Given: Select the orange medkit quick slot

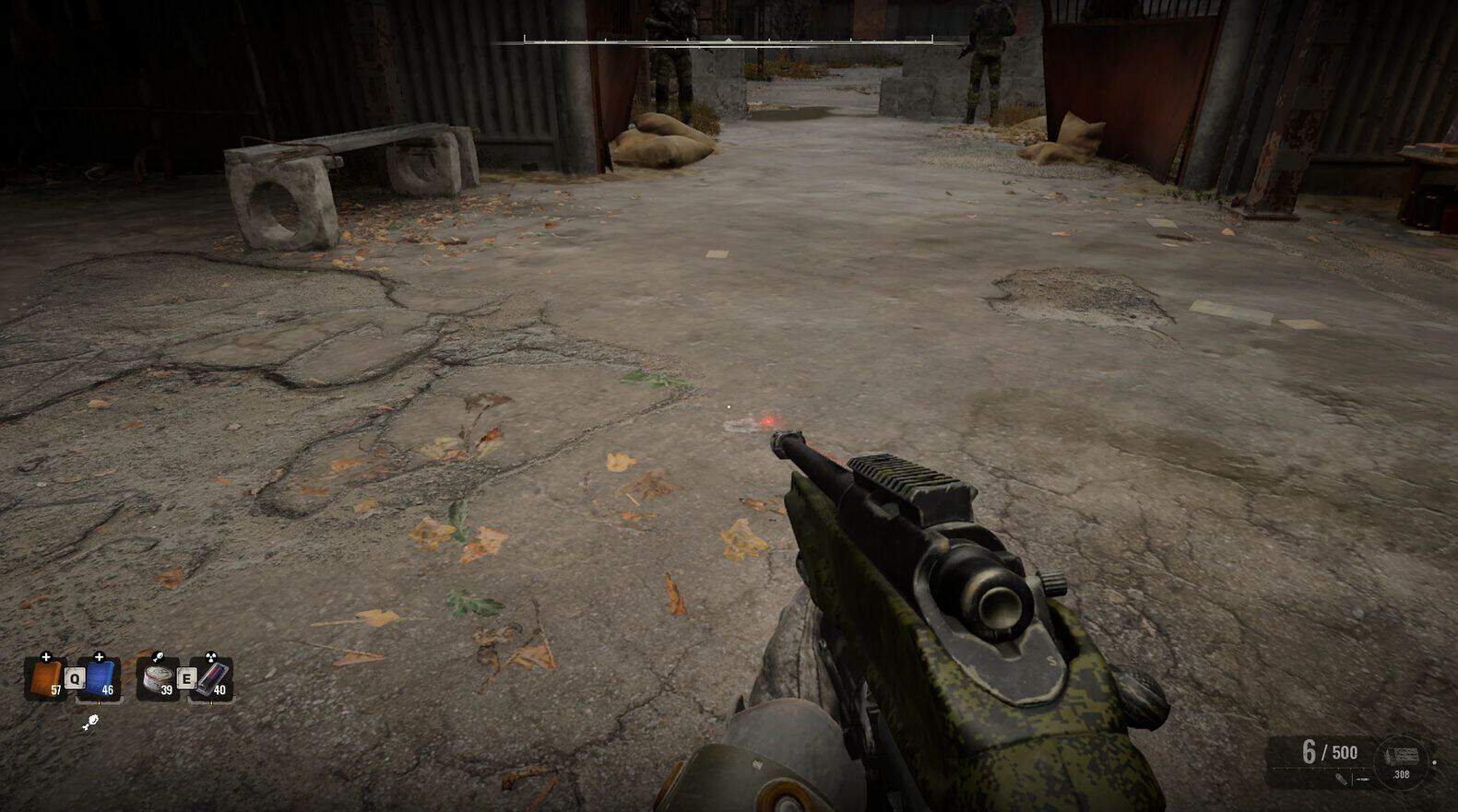Looking at the screenshot, I should coord(44,680).
